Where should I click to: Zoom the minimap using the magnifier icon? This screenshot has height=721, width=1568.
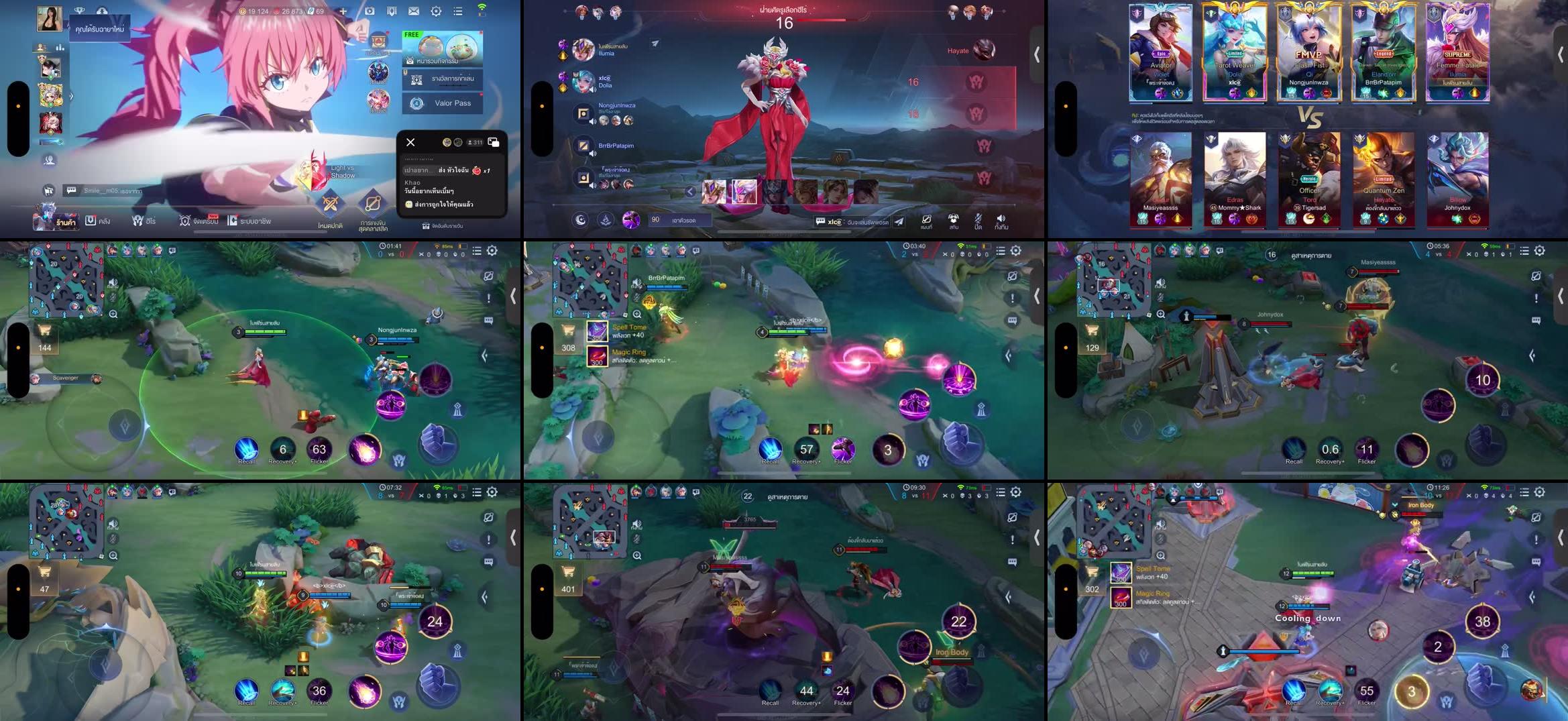click(113, 313)
